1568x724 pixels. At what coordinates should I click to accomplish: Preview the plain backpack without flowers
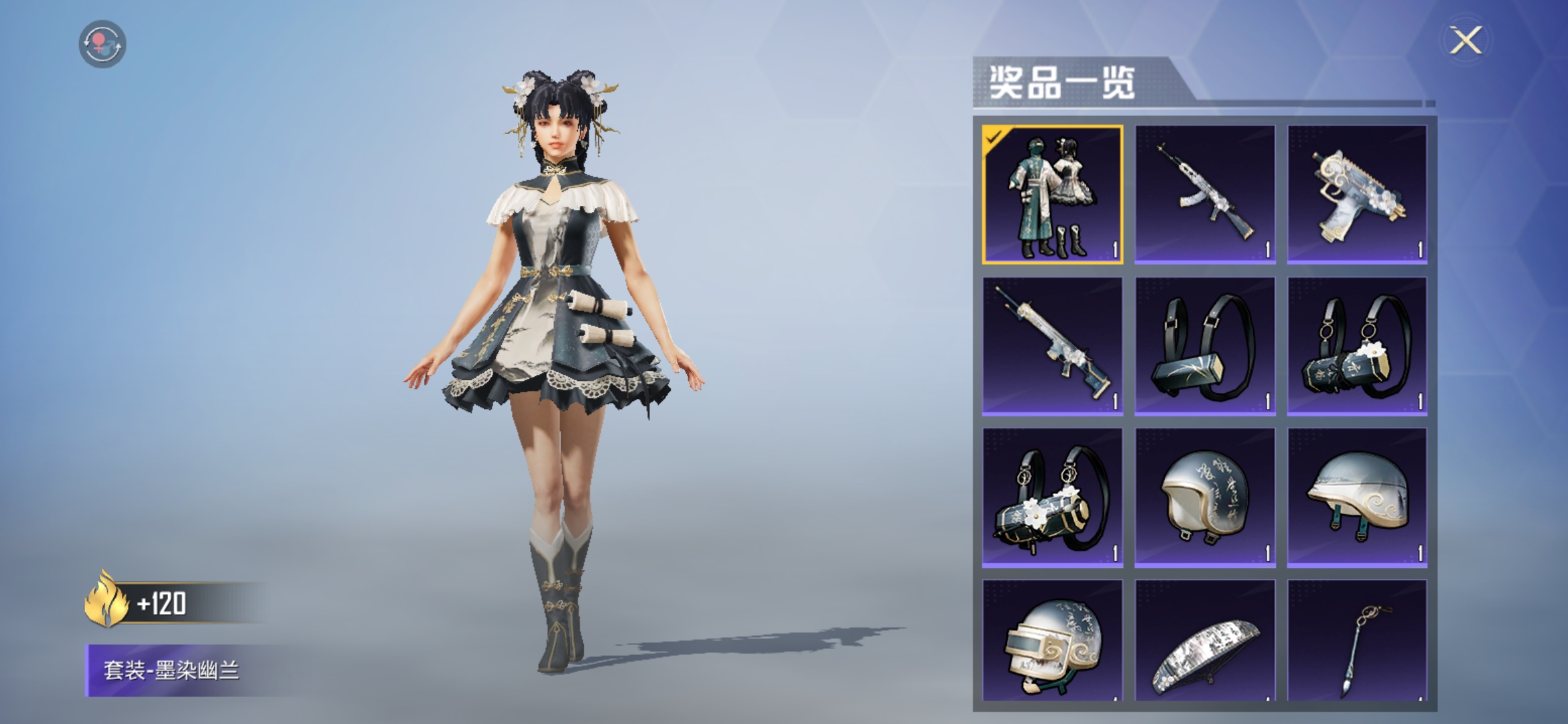coord(1205,346)
